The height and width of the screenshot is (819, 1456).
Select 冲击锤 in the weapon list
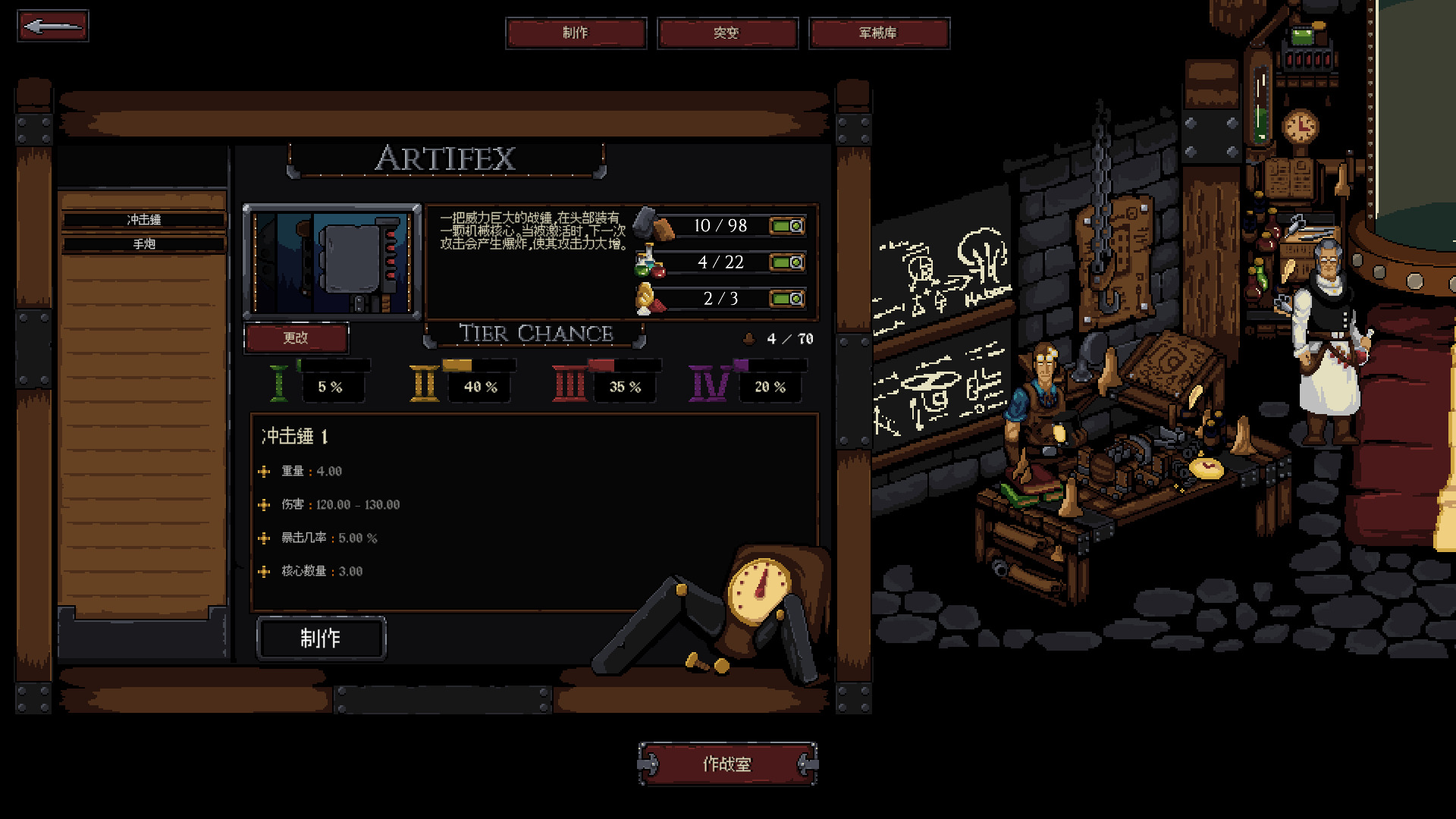coord(144,220)
